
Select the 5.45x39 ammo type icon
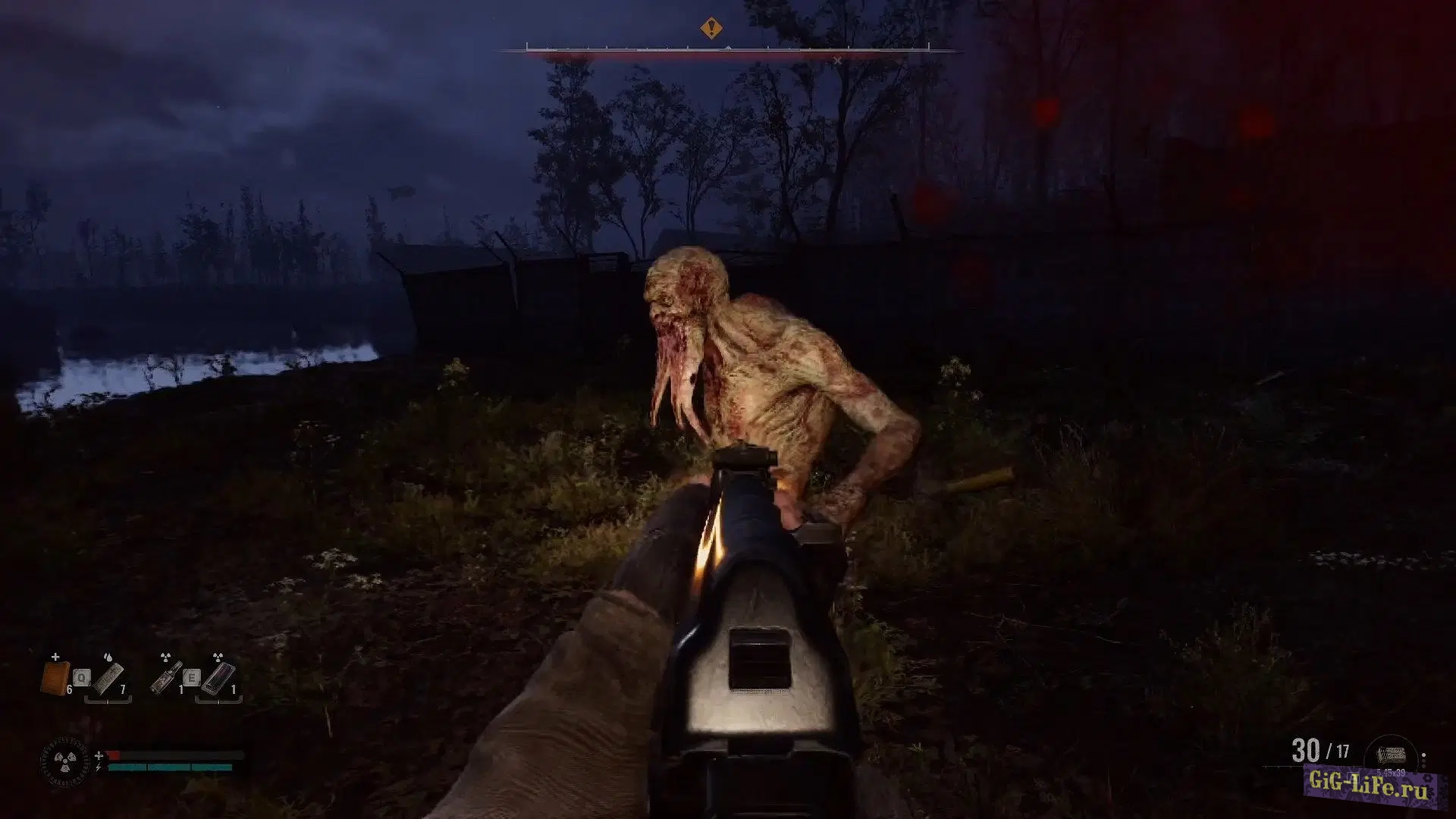click(1390, 755)
